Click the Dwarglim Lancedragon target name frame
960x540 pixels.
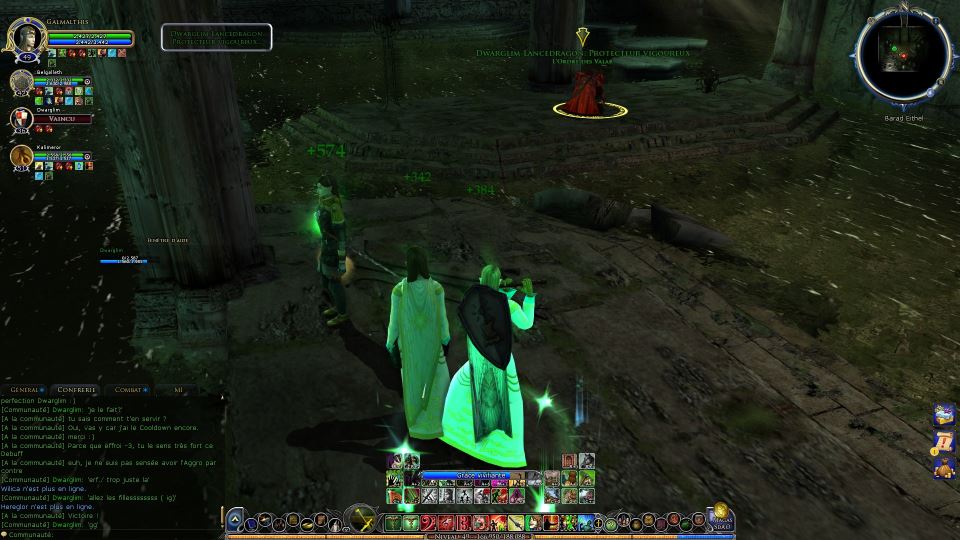pyautogui.click(x=216, y=37)
